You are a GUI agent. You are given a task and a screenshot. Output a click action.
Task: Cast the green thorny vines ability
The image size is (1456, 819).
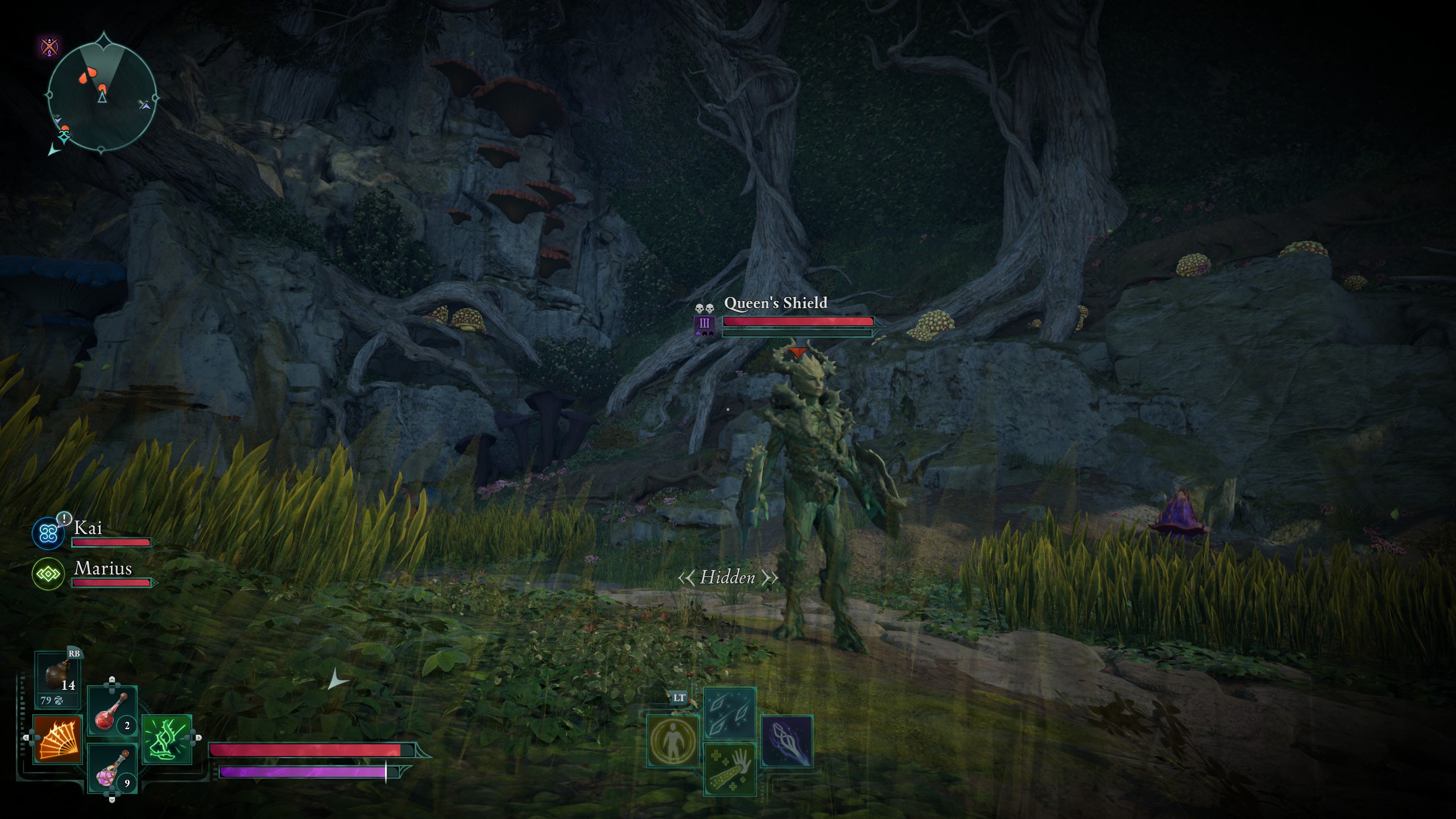[167, 739]
